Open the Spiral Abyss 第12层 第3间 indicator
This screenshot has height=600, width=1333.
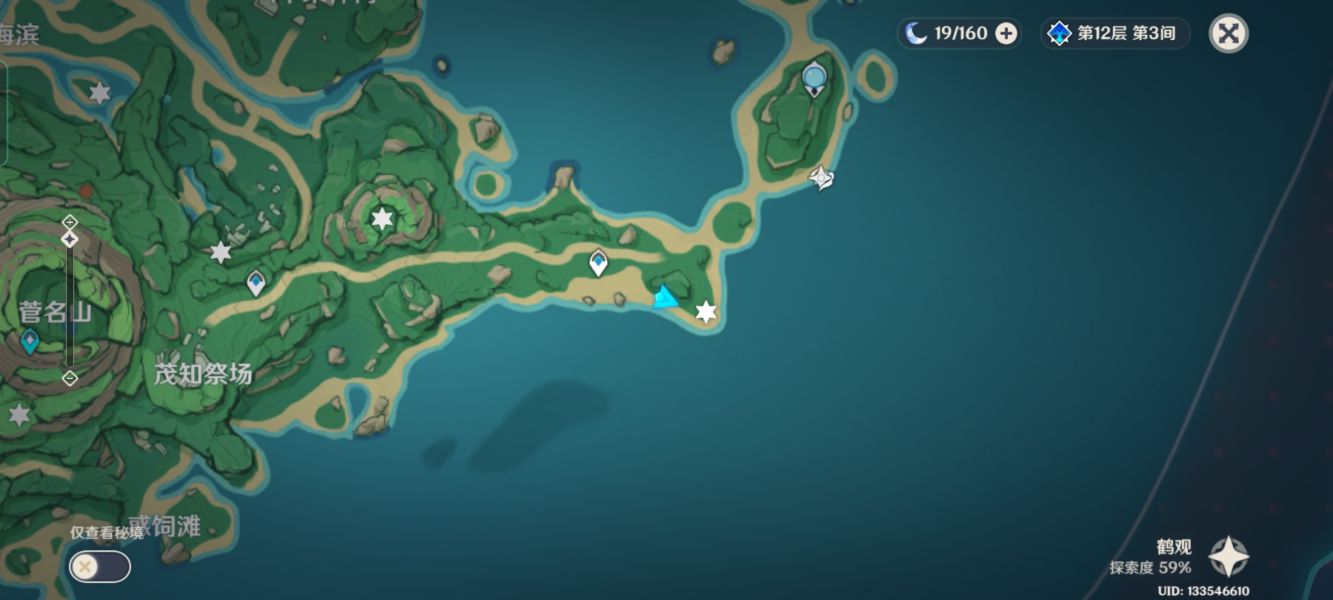point(1116,33)
